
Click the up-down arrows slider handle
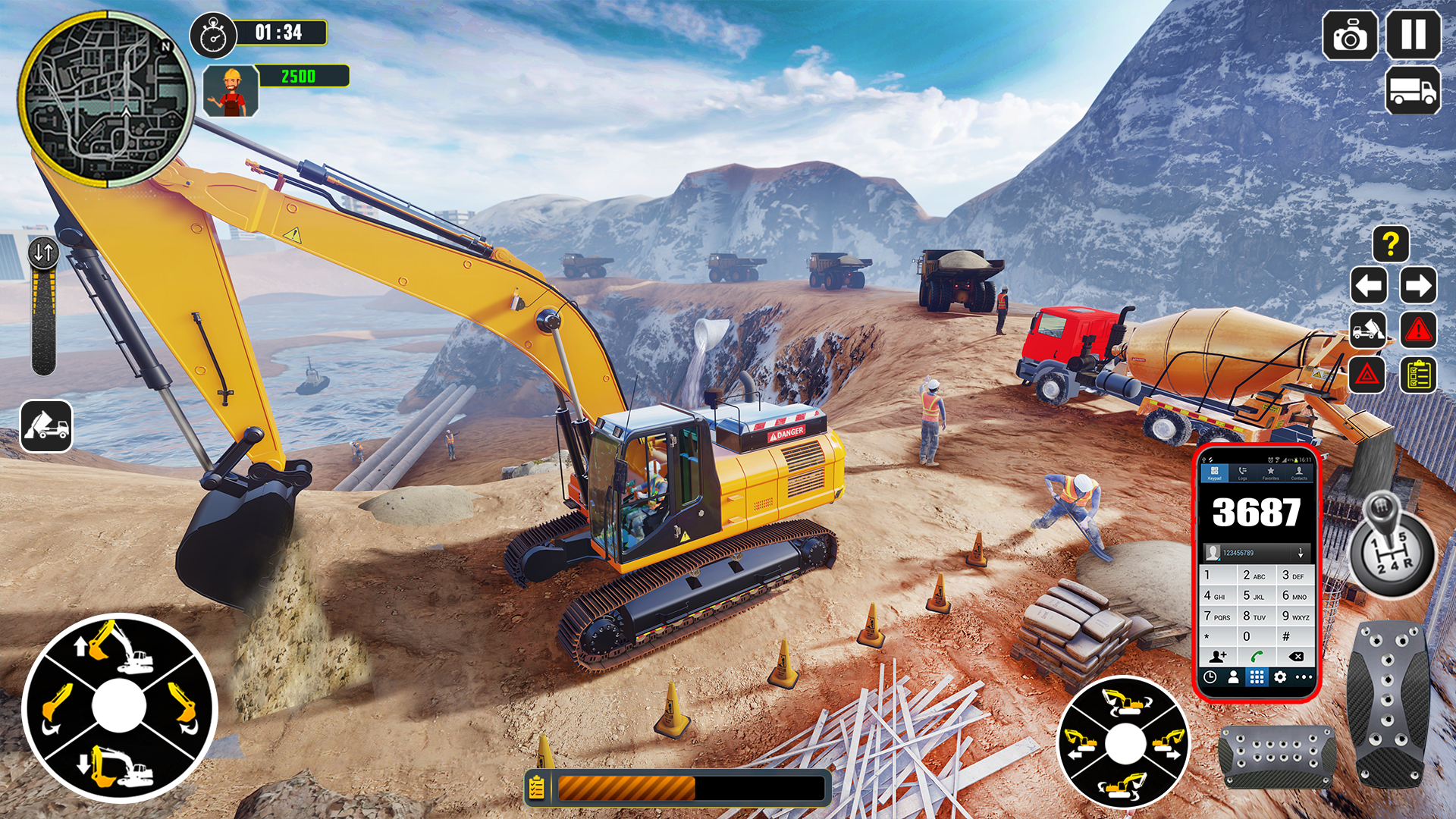point(43,253)
